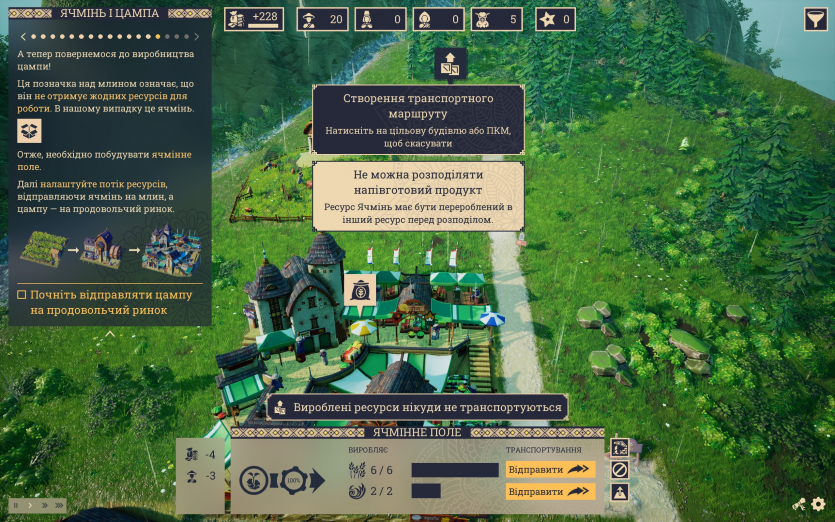The width and height of the screenshot is (835, 522).
Task: Tick the objective about sending tsampa to market
Action: (x=22, y=295)
